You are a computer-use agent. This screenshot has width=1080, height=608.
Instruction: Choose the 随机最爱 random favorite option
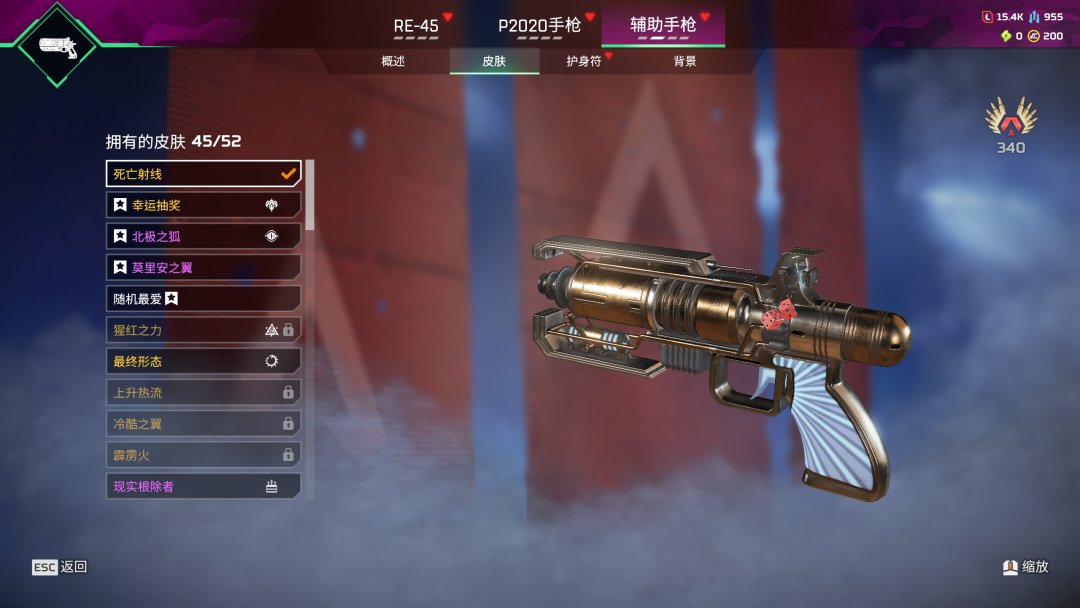pos(203,299)
